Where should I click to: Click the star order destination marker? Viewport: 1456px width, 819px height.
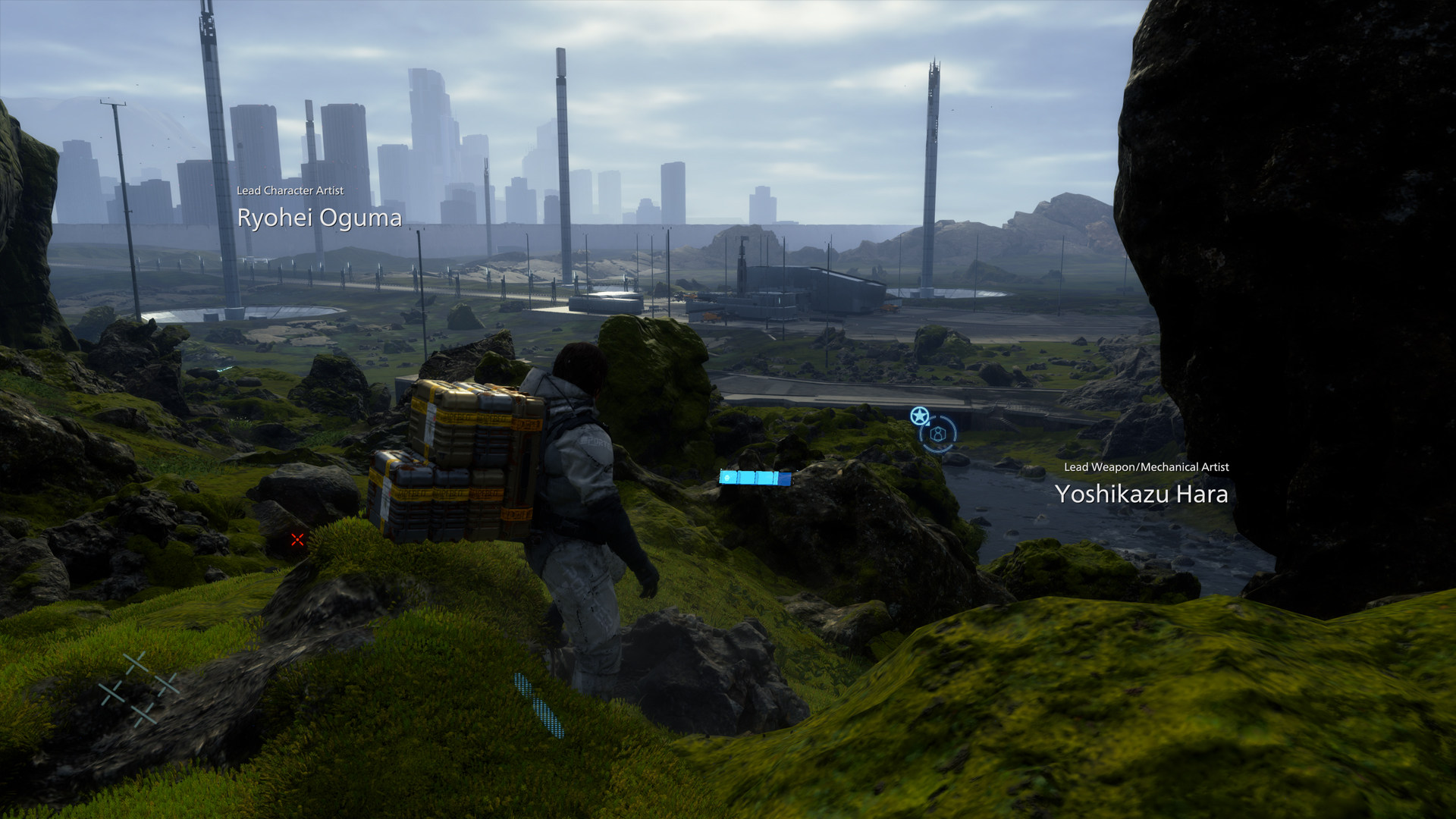tap(919, 416)
